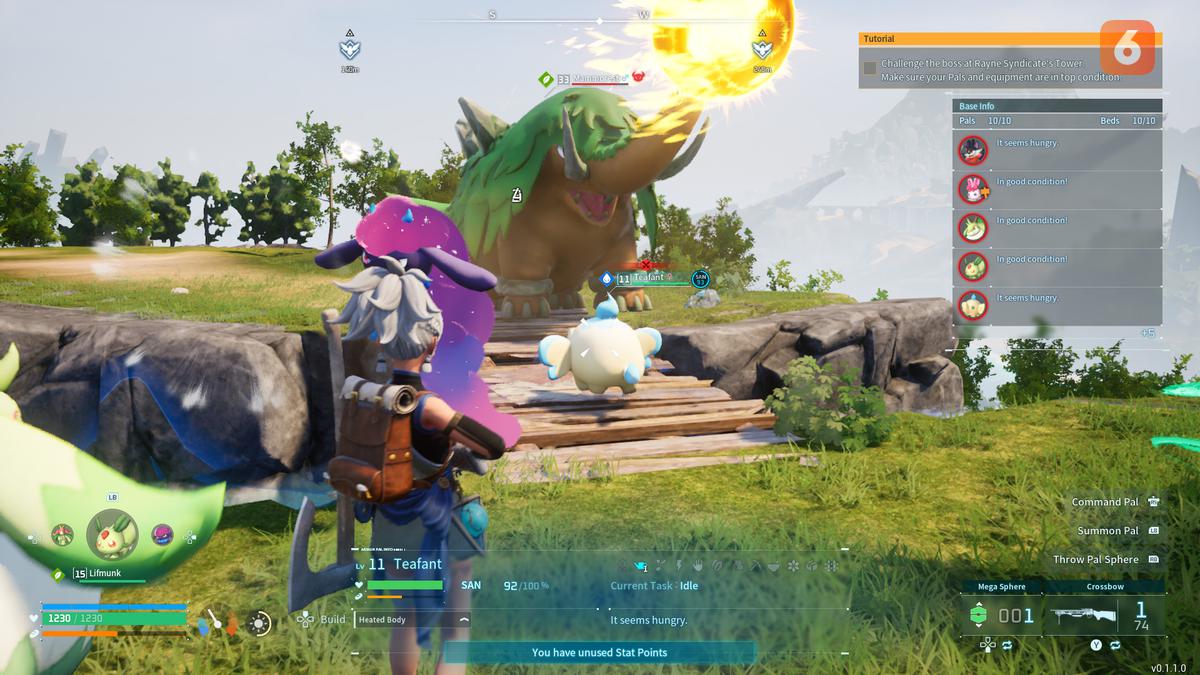This screenshot has width=1200, height=675.
Task: Select the Crossbow weapon slot
Action: tap(1104, 615)
